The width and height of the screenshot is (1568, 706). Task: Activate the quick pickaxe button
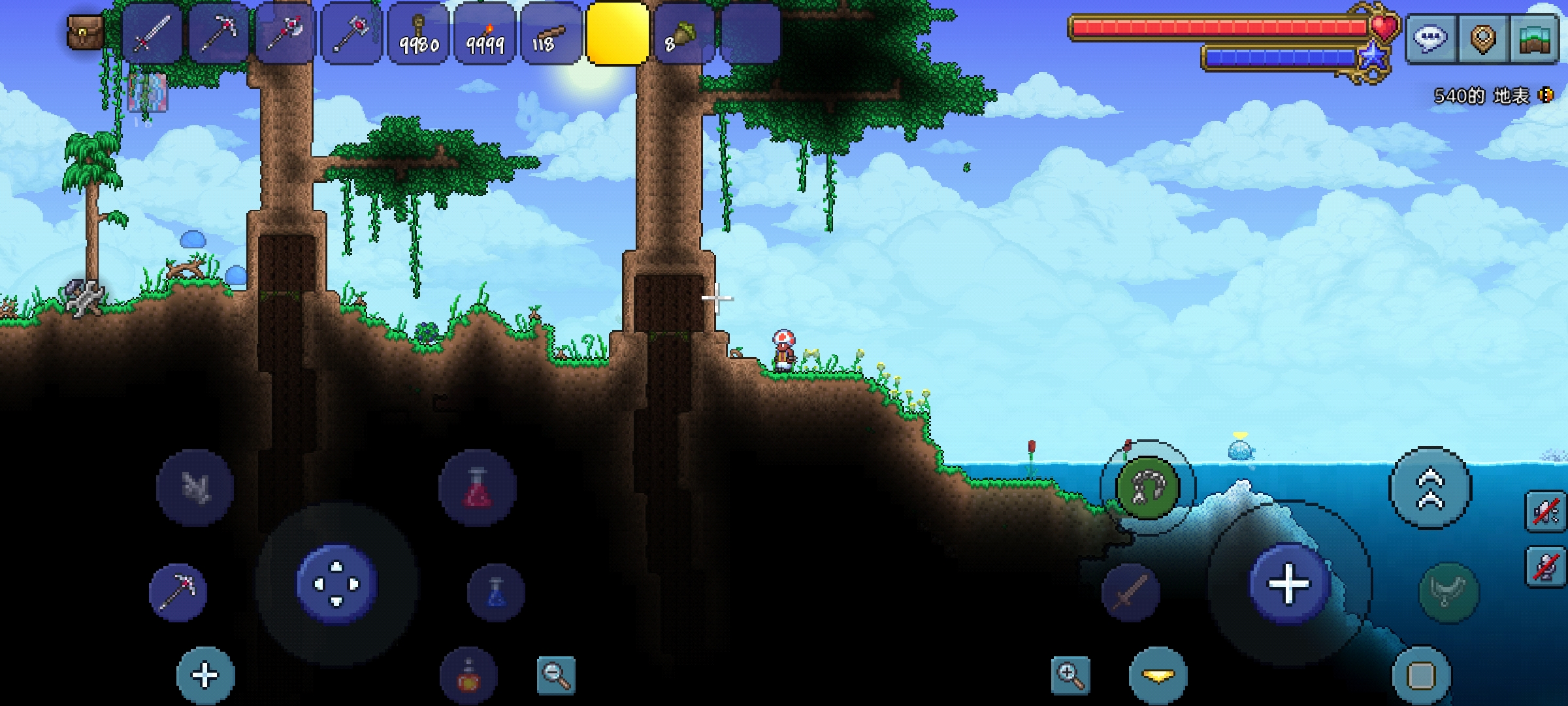(x=178, y=592)
